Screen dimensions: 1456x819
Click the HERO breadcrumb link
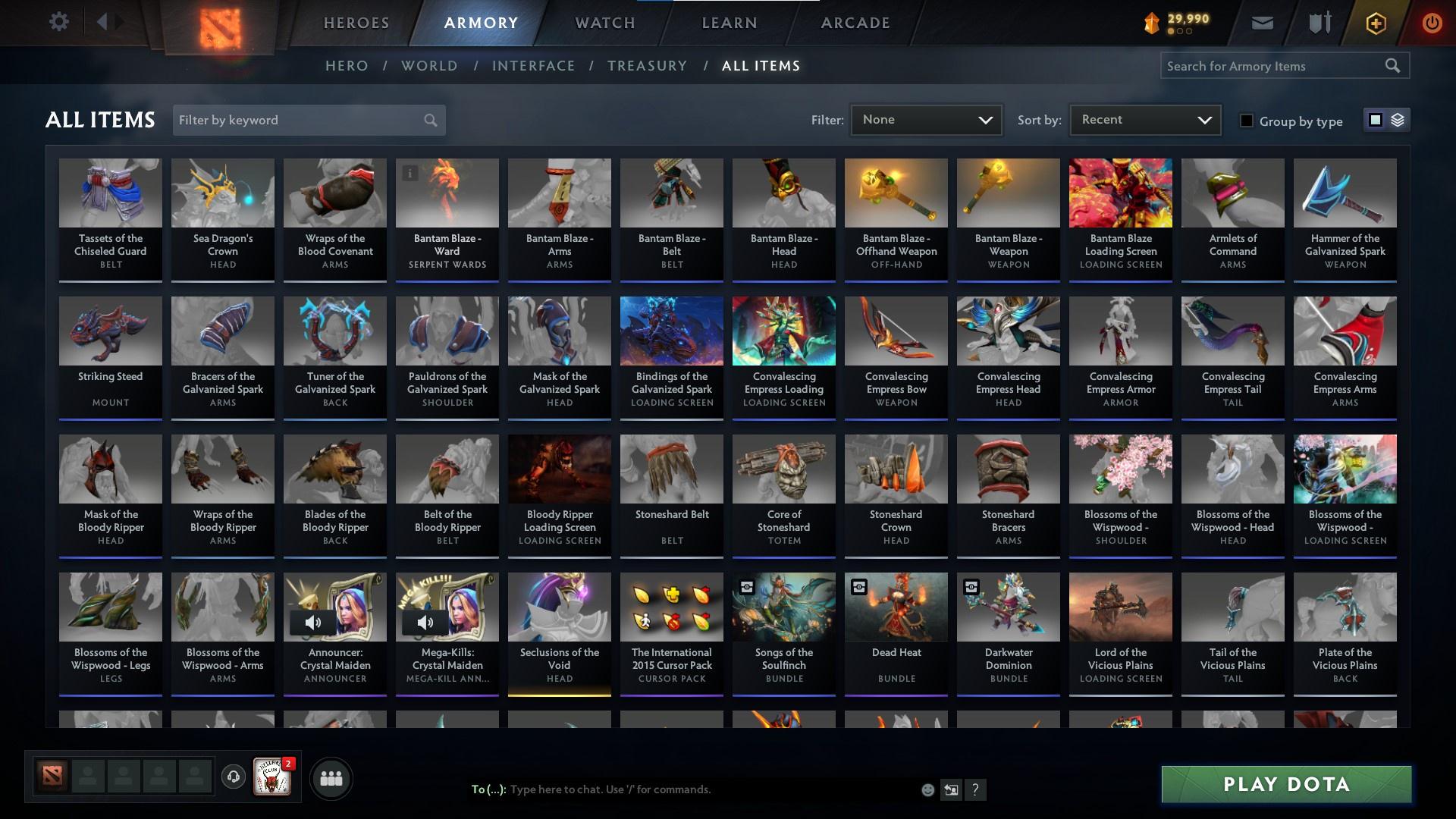pyautogui.click(x=346, y=66)
